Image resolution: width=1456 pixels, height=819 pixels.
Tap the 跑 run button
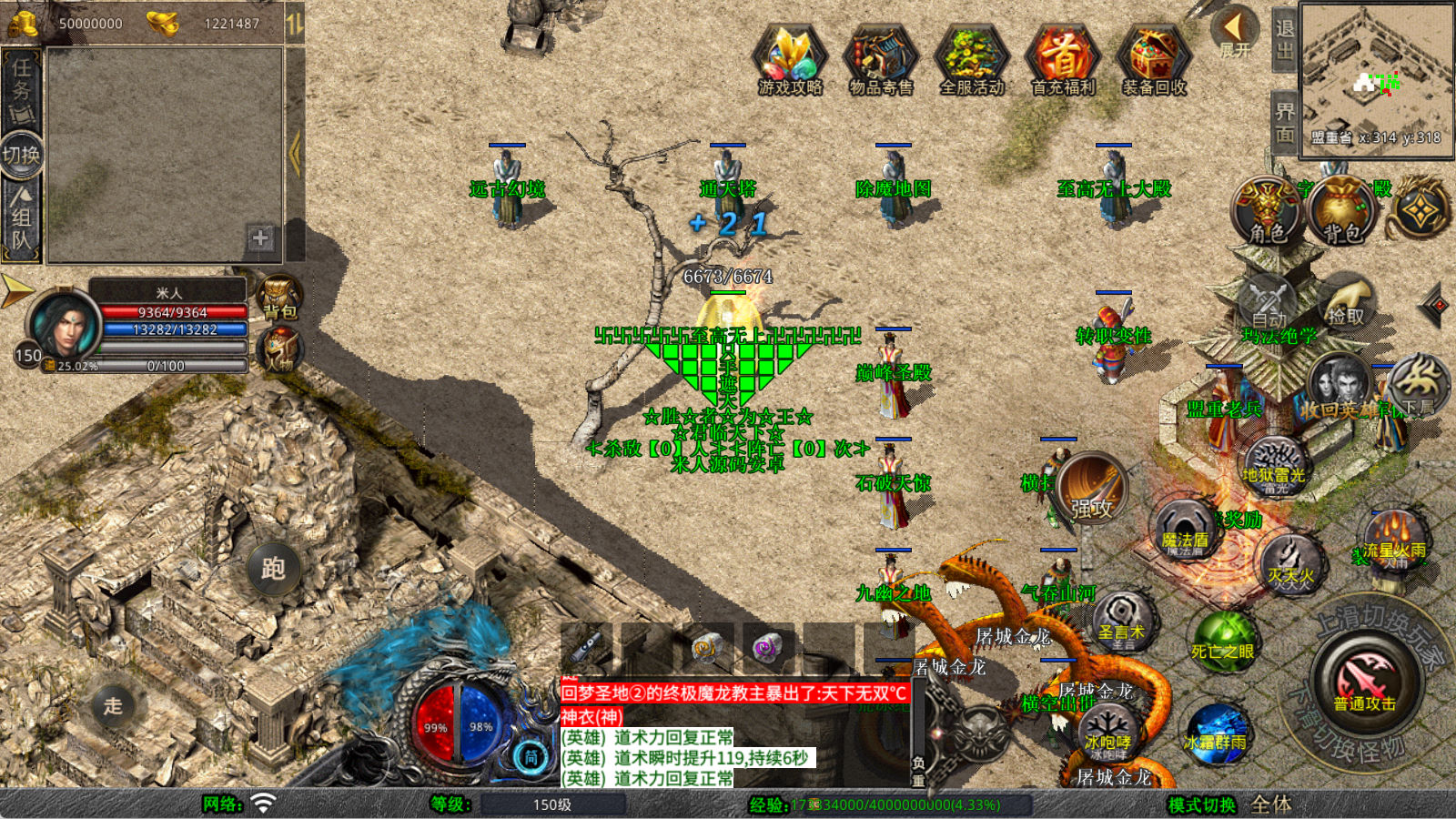(x=273, y=568)
